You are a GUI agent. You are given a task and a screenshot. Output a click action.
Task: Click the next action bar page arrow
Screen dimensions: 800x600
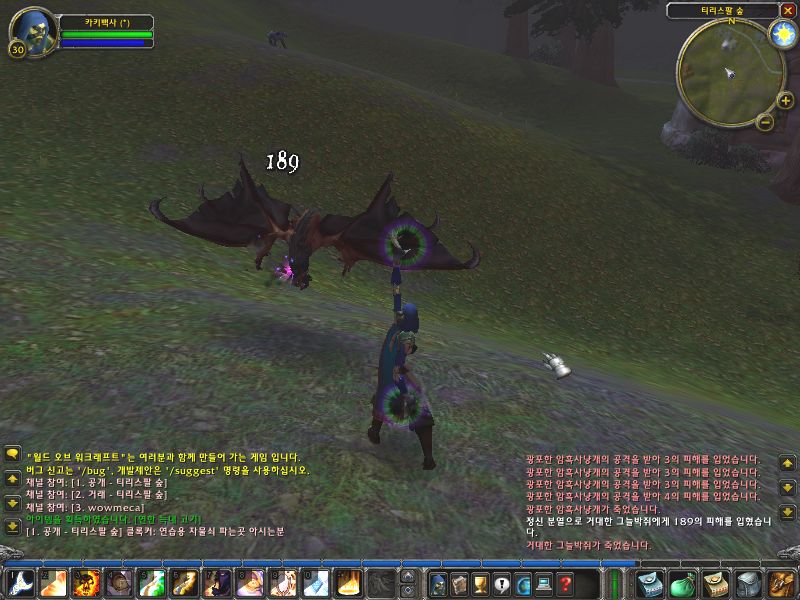pos(407,576)
